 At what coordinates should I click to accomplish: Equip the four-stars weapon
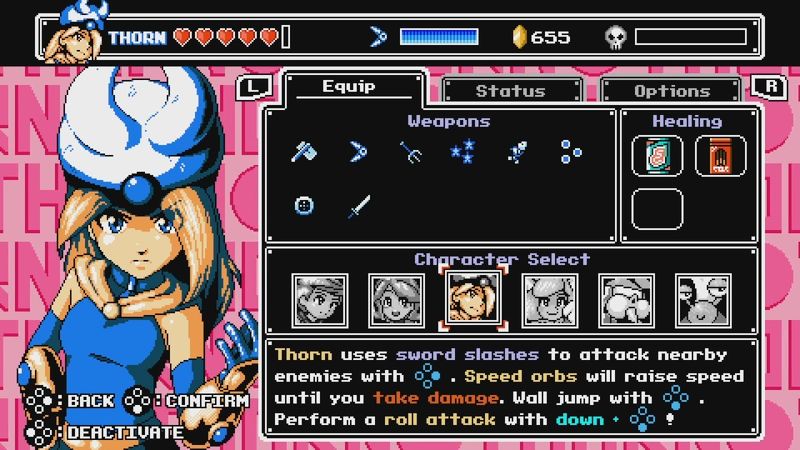coord(462,153)
